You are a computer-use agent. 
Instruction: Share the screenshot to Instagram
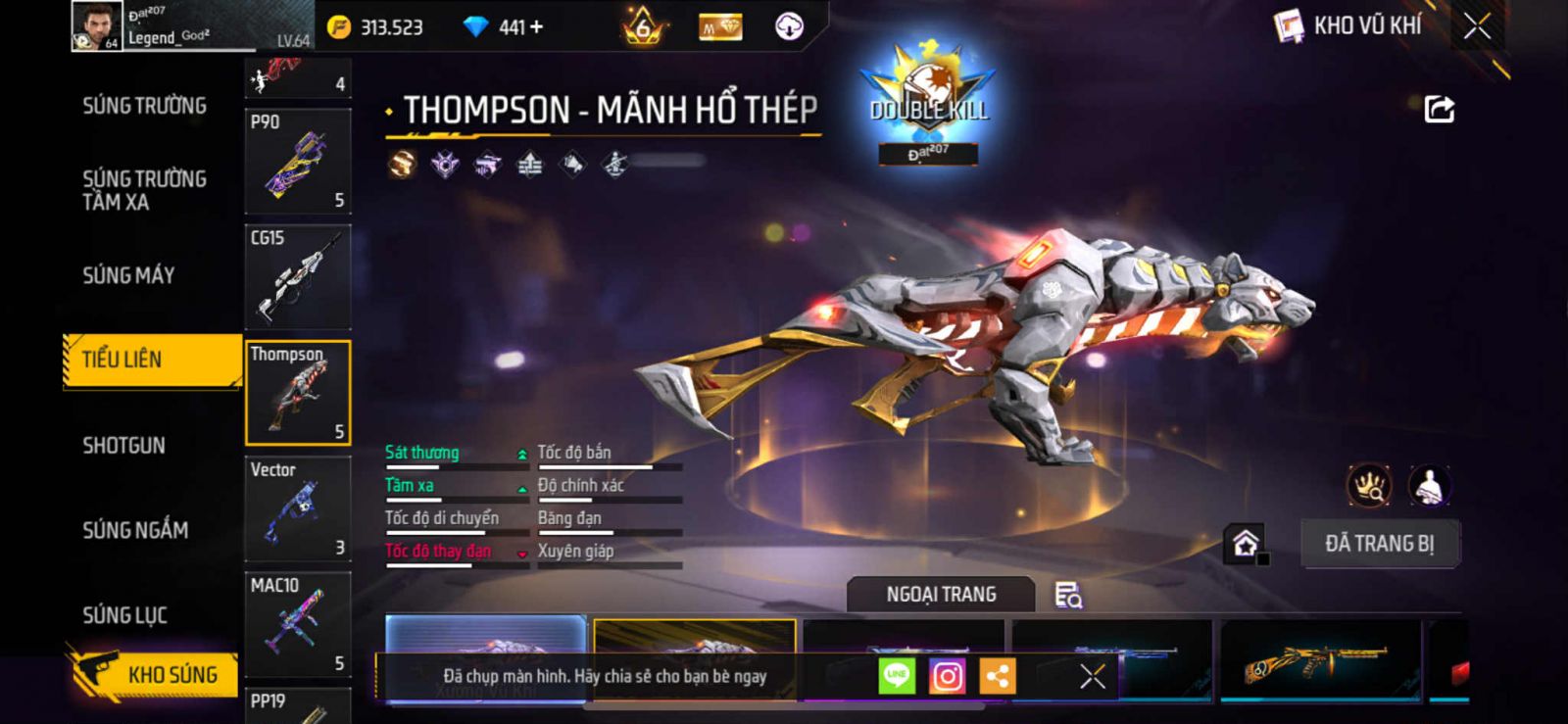pos(947,676)
